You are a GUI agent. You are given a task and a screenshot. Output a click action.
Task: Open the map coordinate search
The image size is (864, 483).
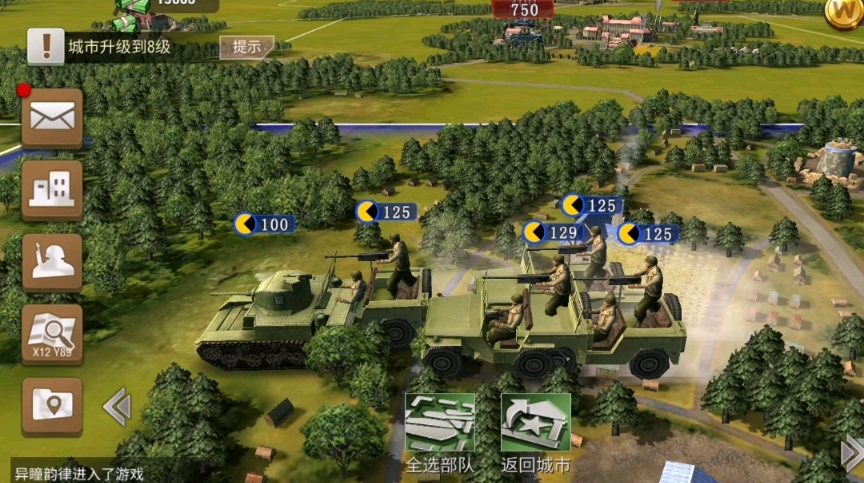(52, 334)
